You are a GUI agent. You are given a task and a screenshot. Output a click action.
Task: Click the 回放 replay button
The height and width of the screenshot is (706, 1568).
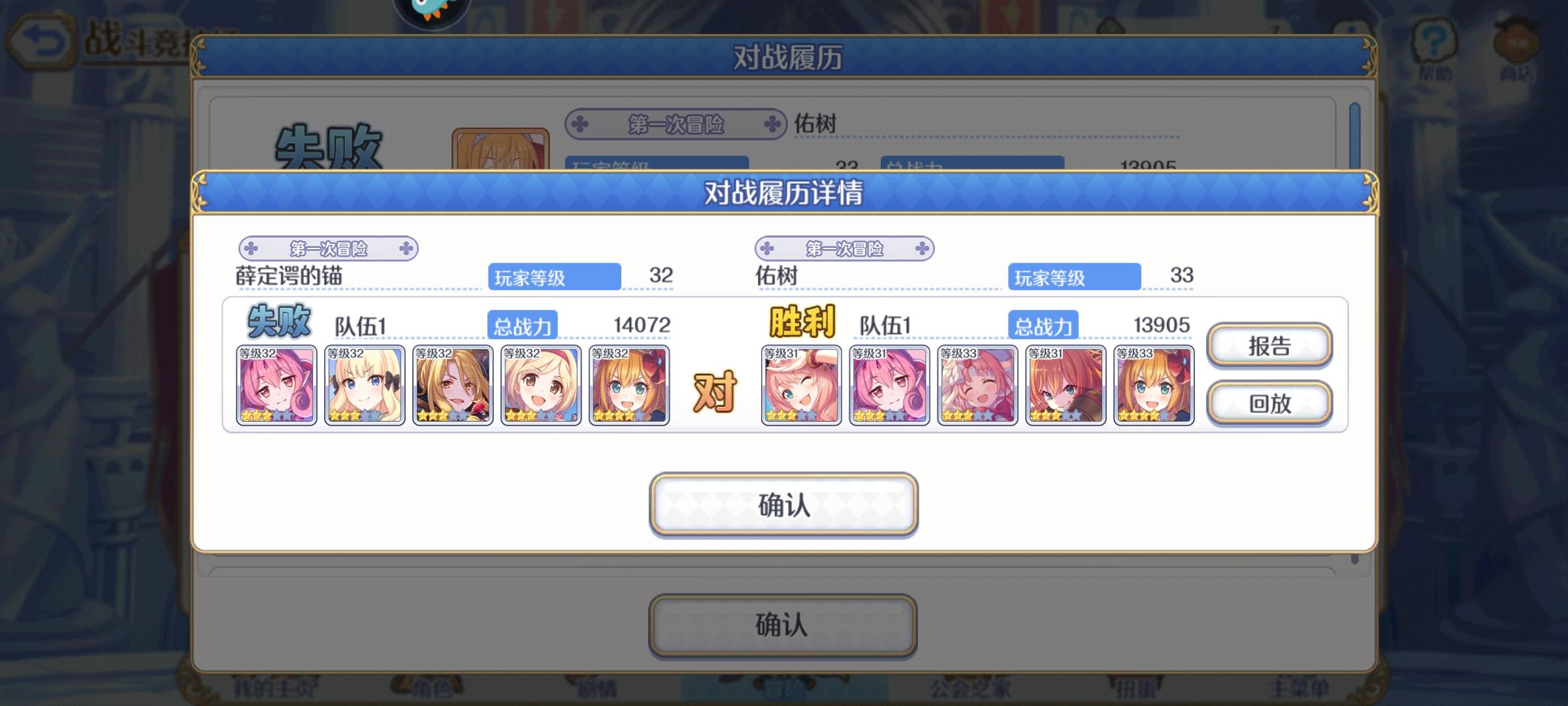tap(1268, 404)
